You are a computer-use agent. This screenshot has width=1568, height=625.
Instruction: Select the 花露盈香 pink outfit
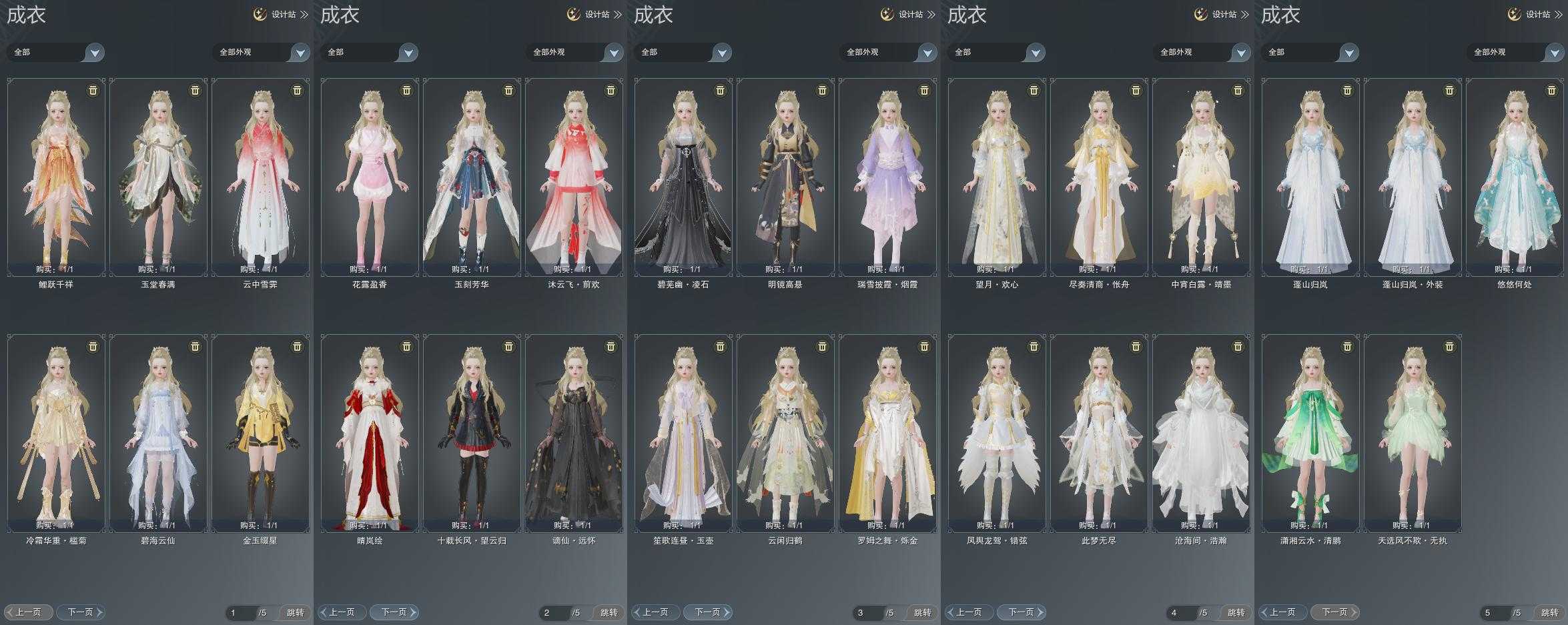370,177
